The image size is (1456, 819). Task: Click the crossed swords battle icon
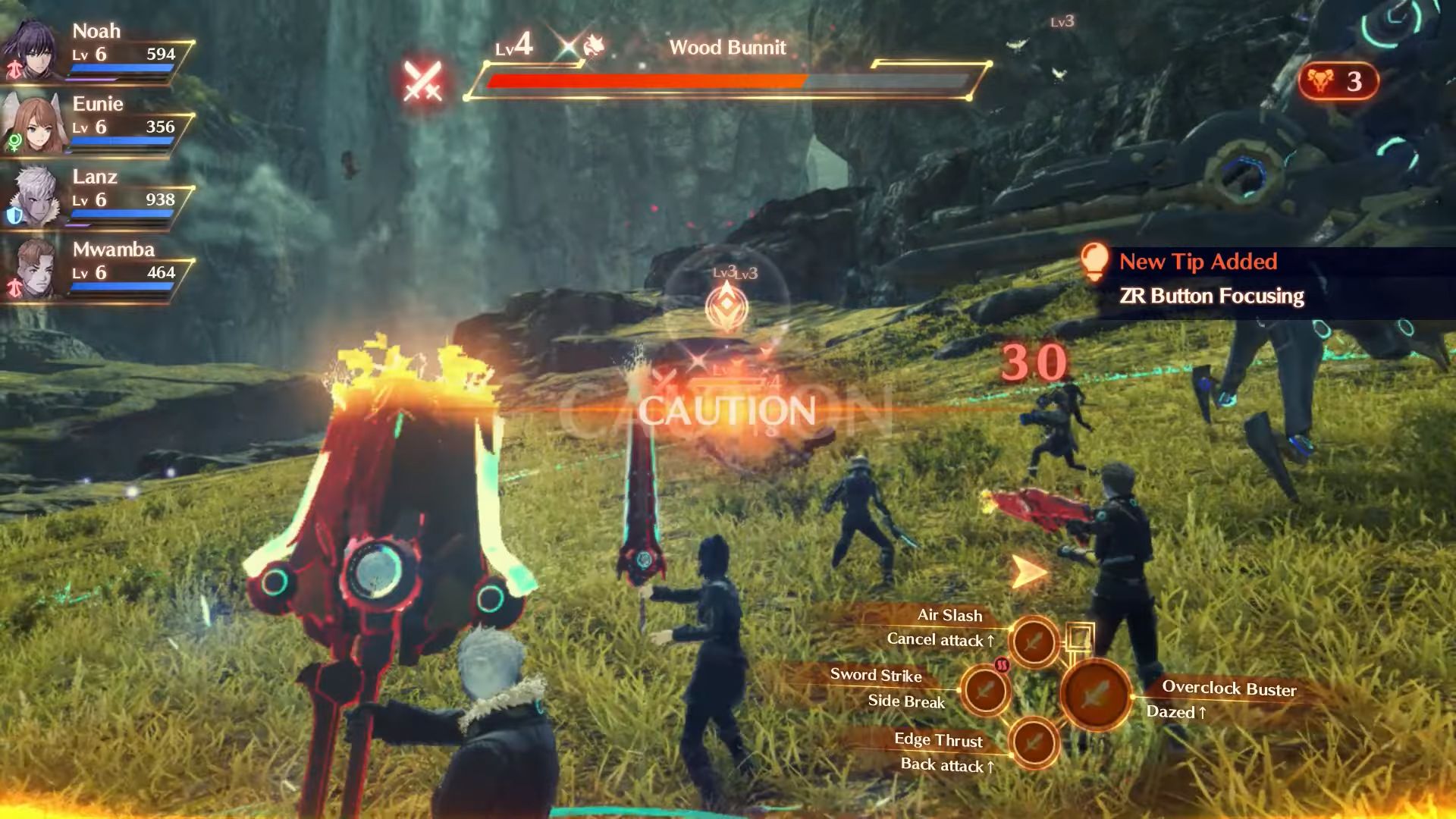click(422, 81)
